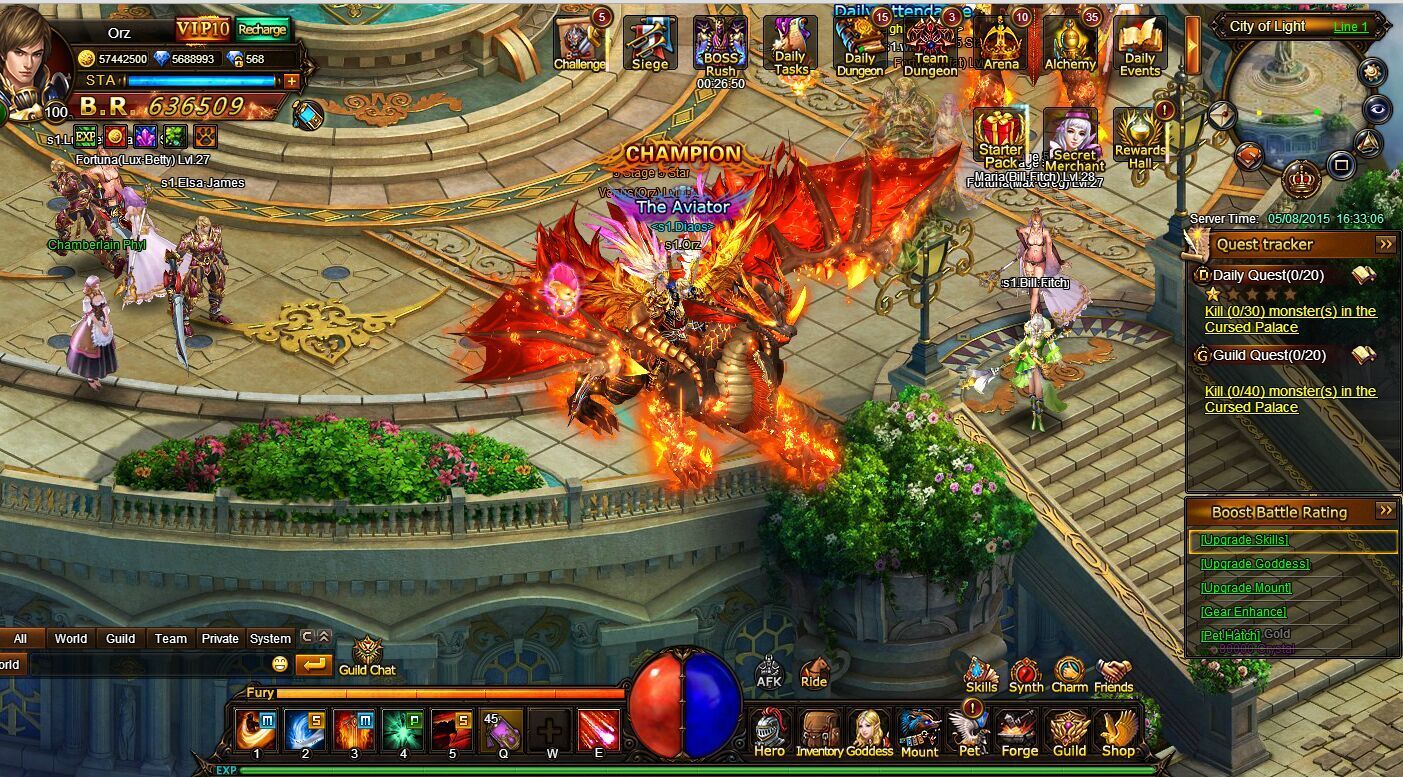Choose the Upgrade Mount link

point(1245,588)
